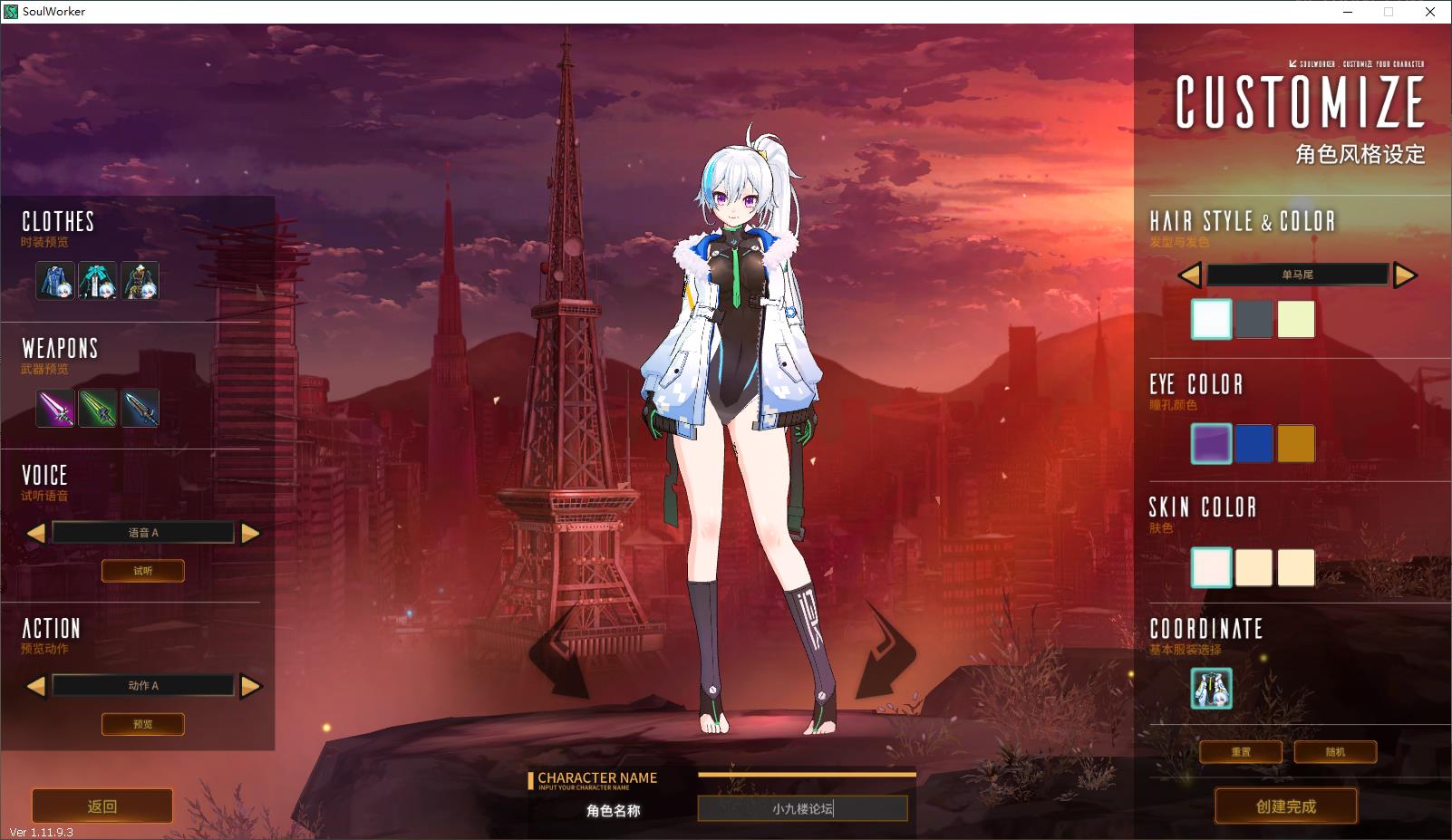Open the Coordinate outfit selection icon
1452x840 pixels.
click(1211, 690)
